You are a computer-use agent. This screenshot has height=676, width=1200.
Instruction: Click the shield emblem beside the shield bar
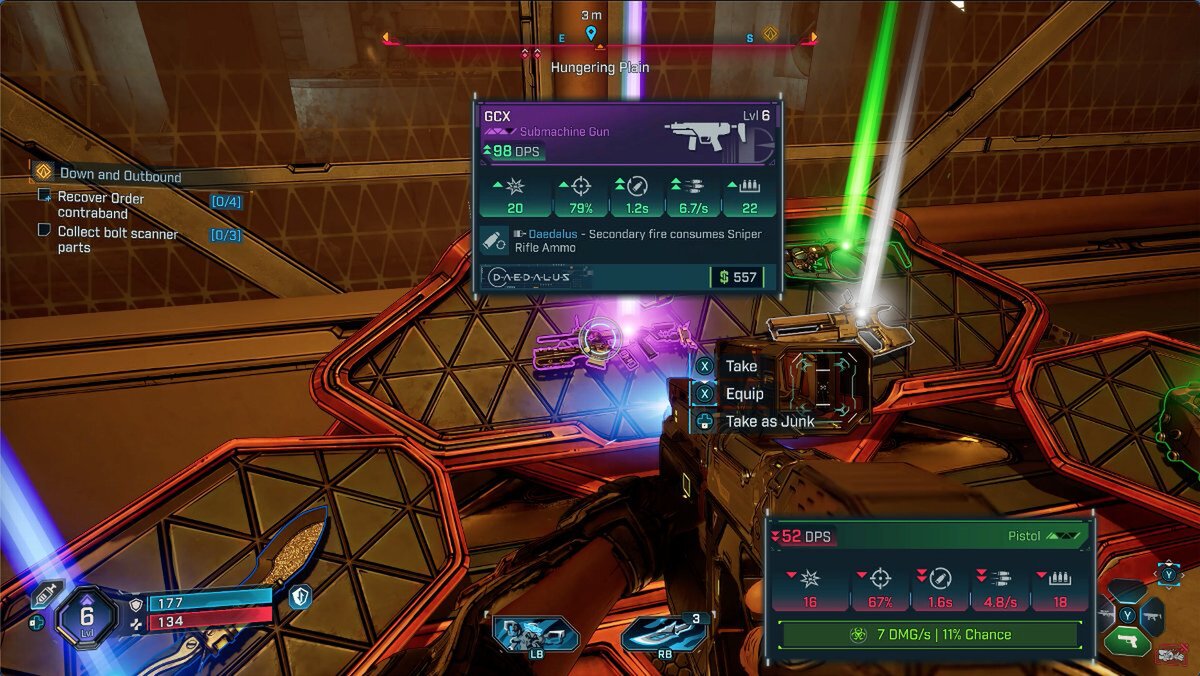pos(297,596)
